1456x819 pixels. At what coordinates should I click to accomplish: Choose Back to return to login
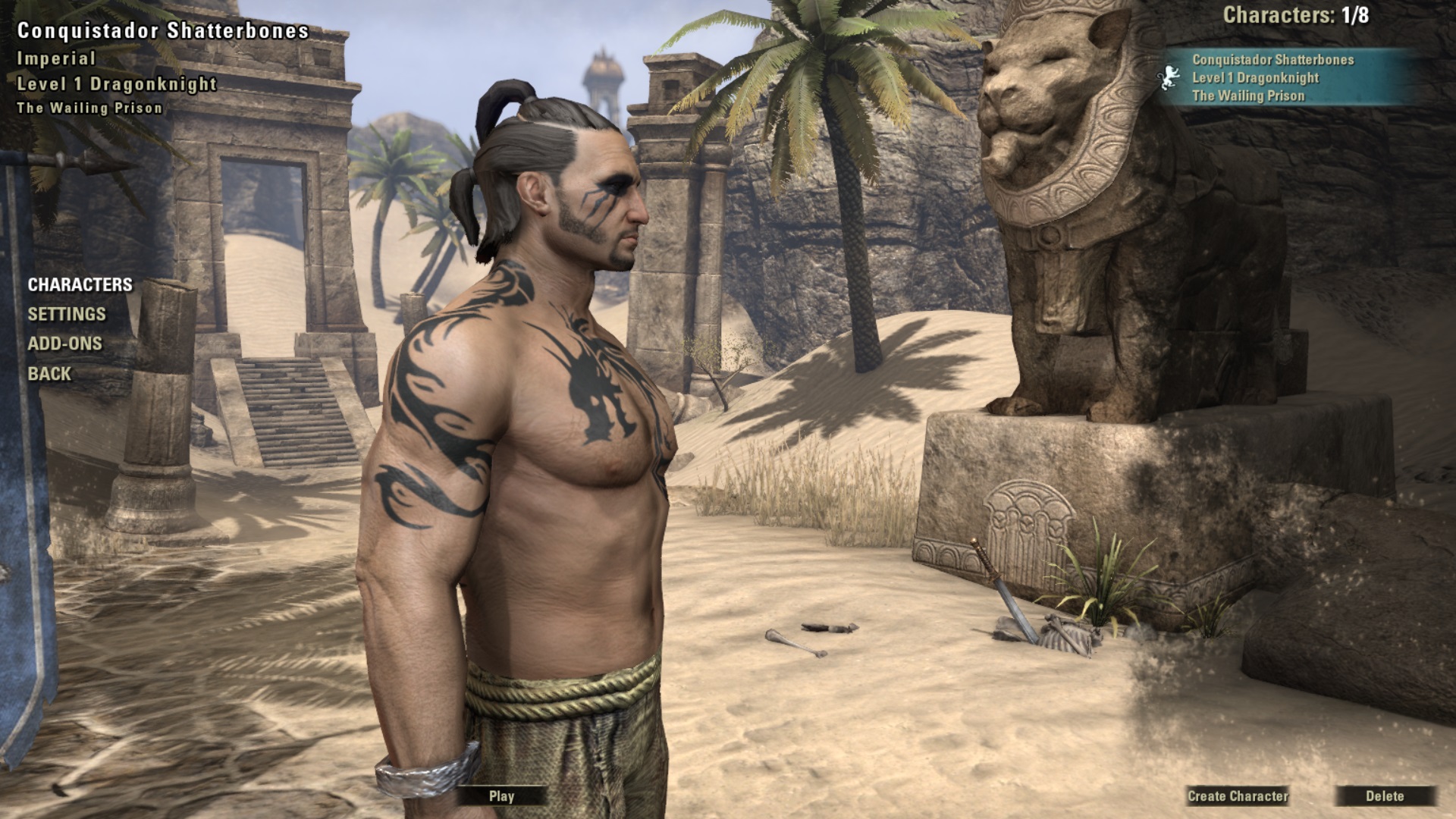49,374
